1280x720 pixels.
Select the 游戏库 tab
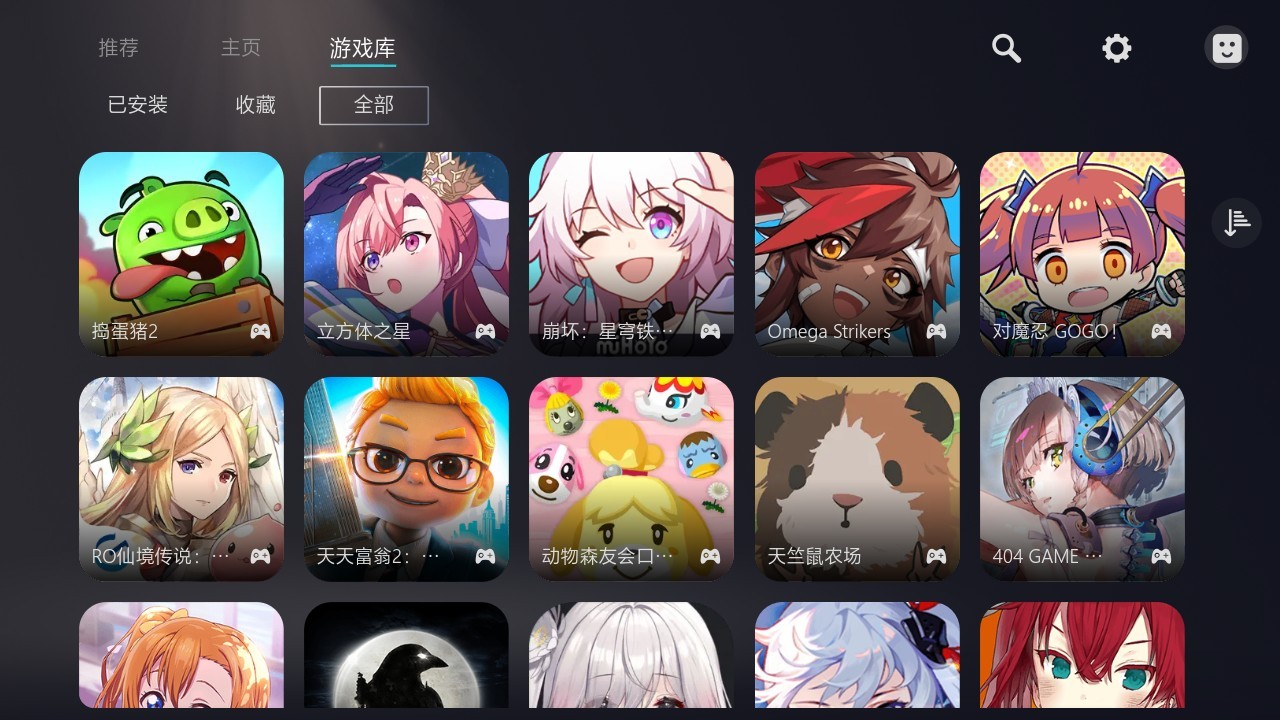[362, 47]
